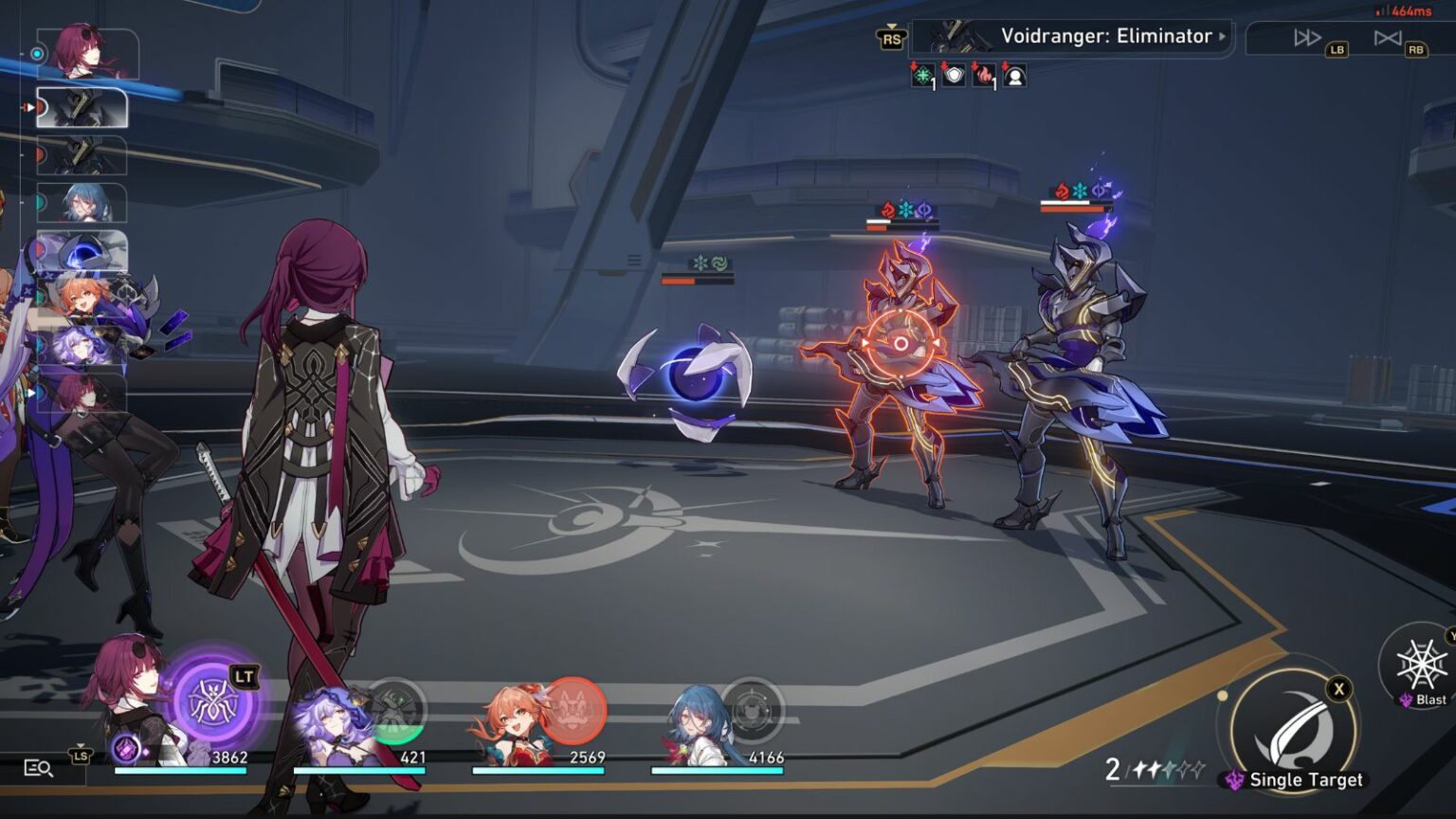Select the Single Target basic attack
The width and height of the screenshot is (1456, 819).
[x=1299, y=730]
